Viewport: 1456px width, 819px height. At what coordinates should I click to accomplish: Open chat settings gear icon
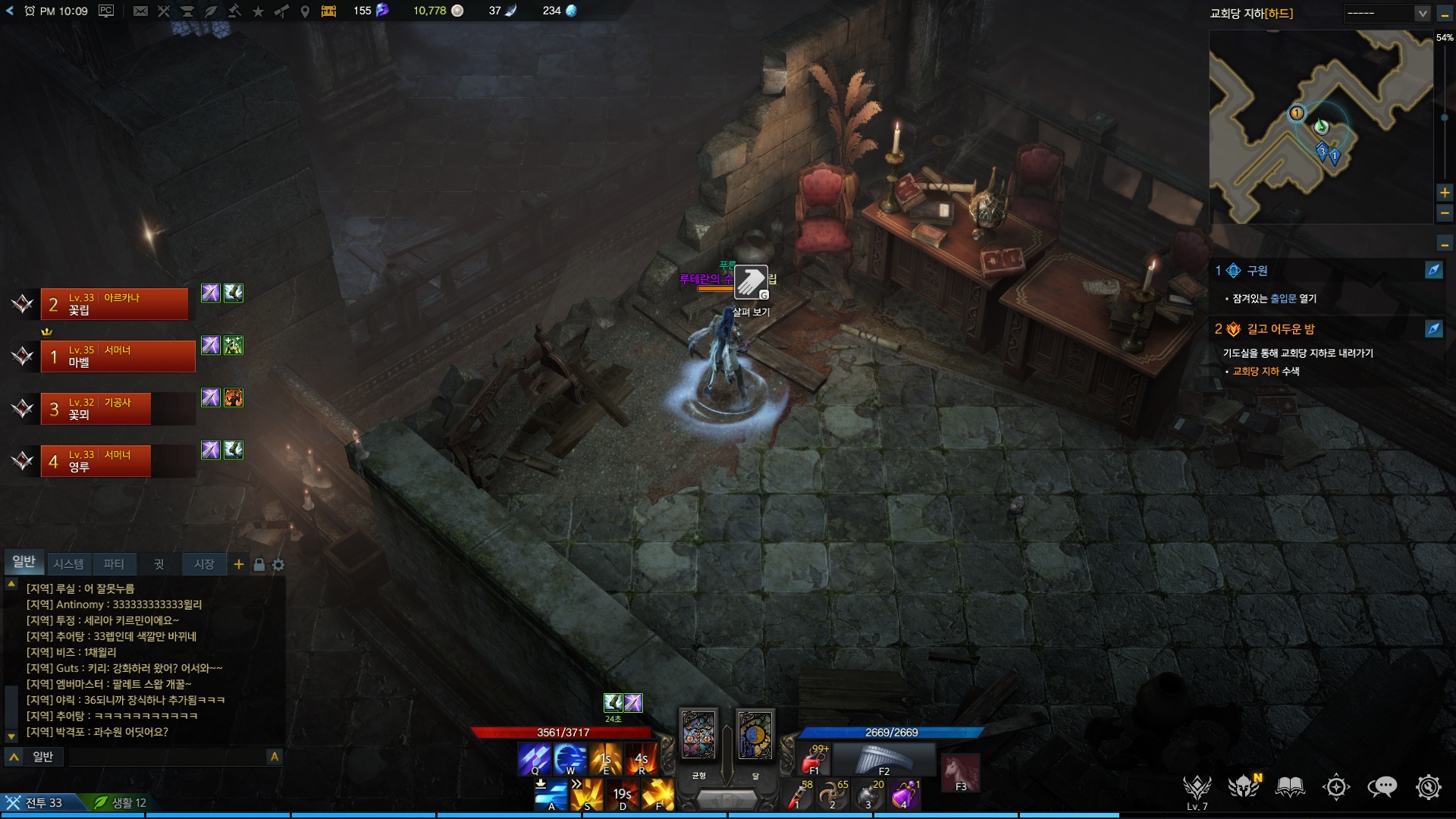click(278, 565)
